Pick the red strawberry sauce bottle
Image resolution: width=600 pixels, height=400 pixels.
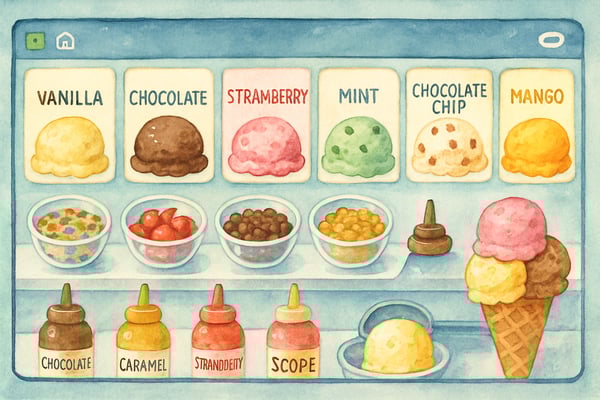pyautogui.click(x=218, y=335)
